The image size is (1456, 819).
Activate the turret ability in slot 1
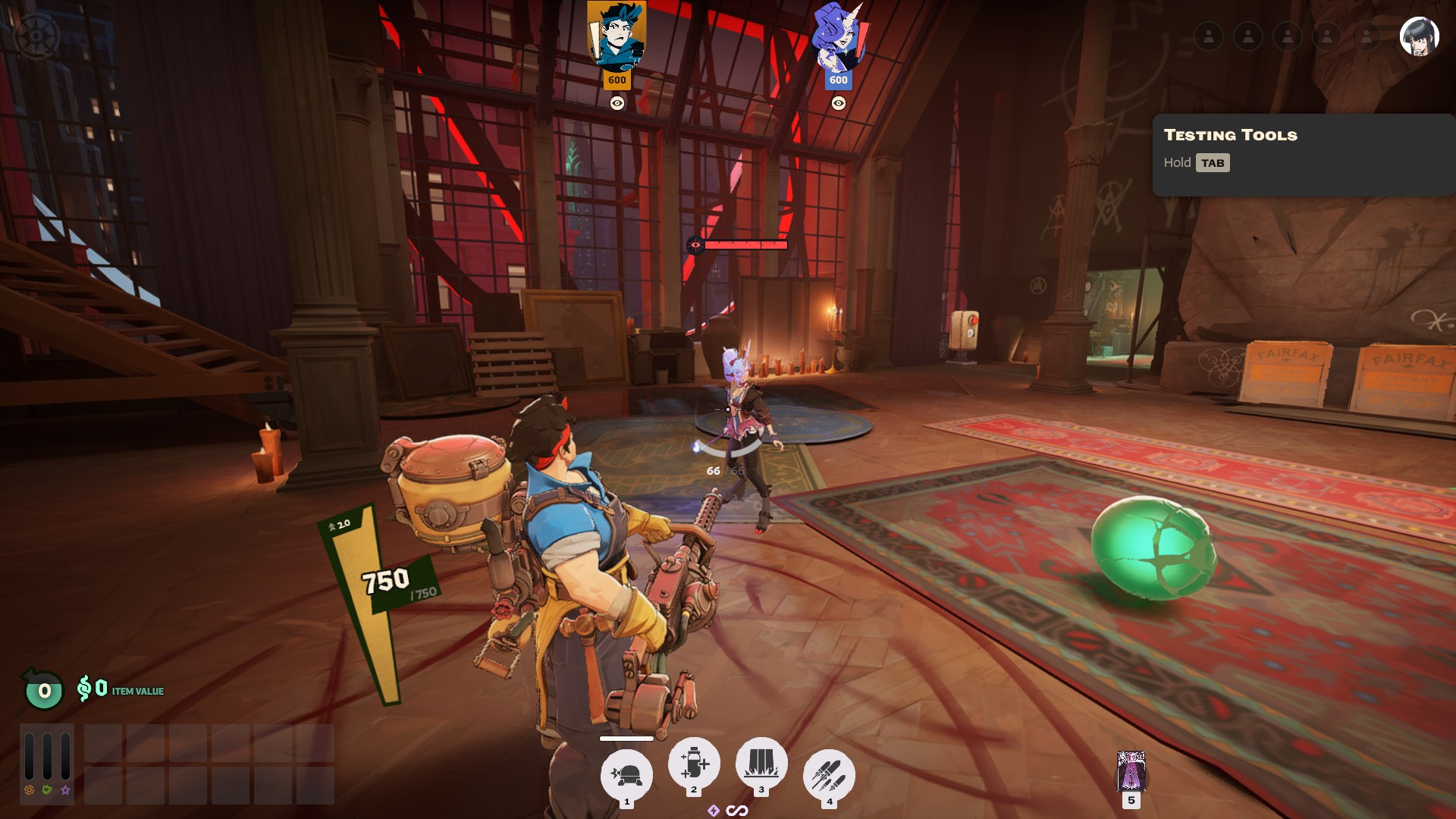coord(626,775)
